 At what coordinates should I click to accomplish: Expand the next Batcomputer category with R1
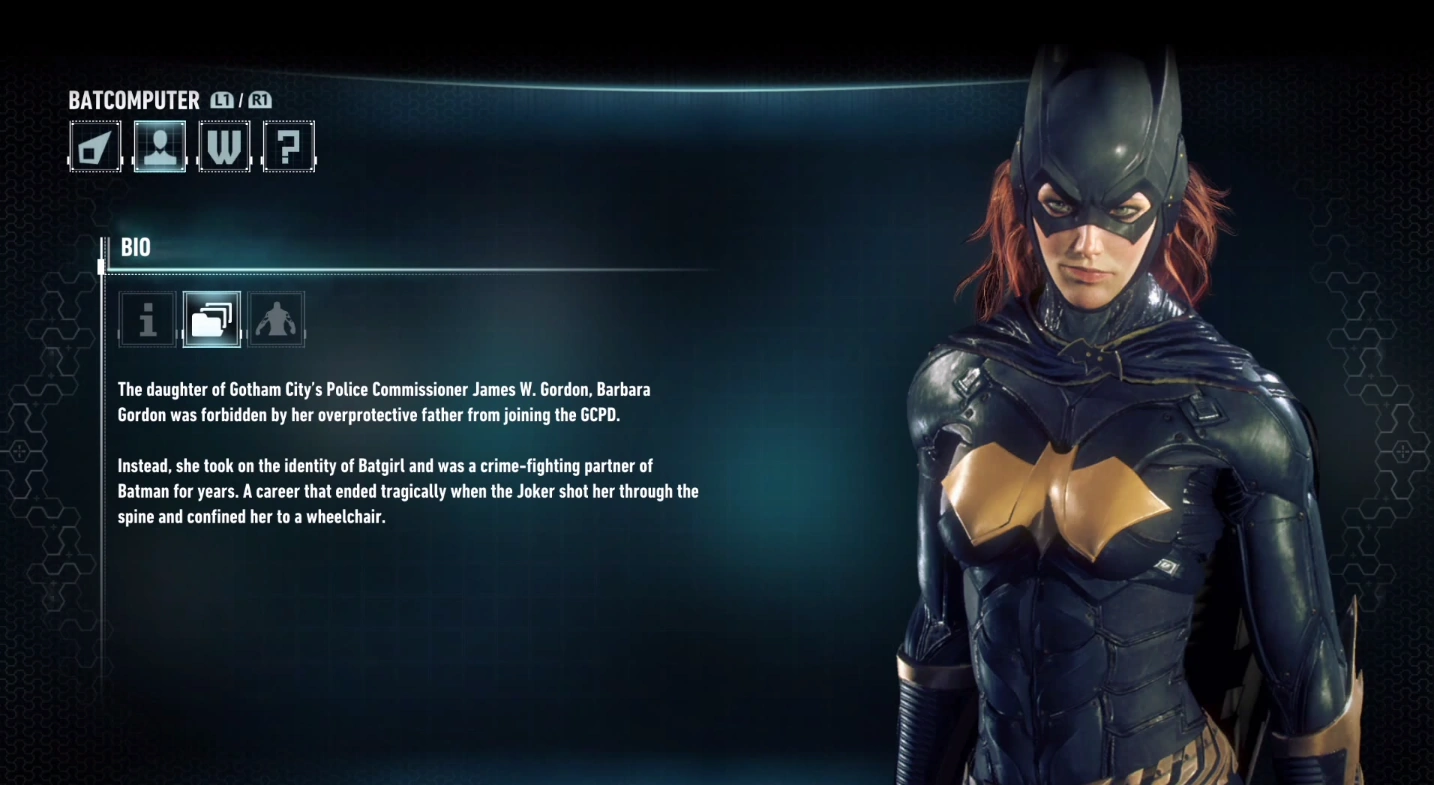[x=259, y=100]
